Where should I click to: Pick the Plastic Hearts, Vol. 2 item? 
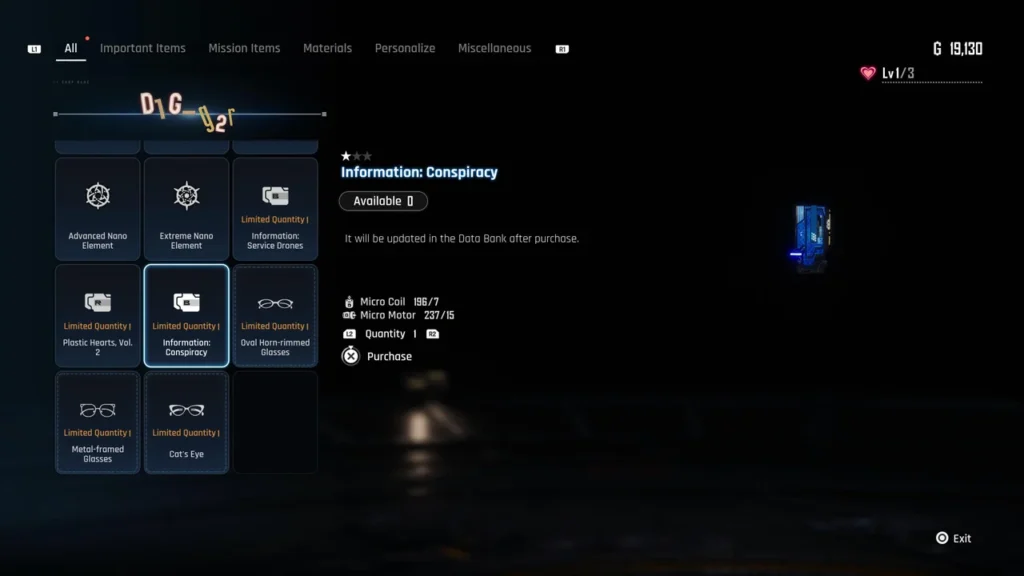[98, 315]
